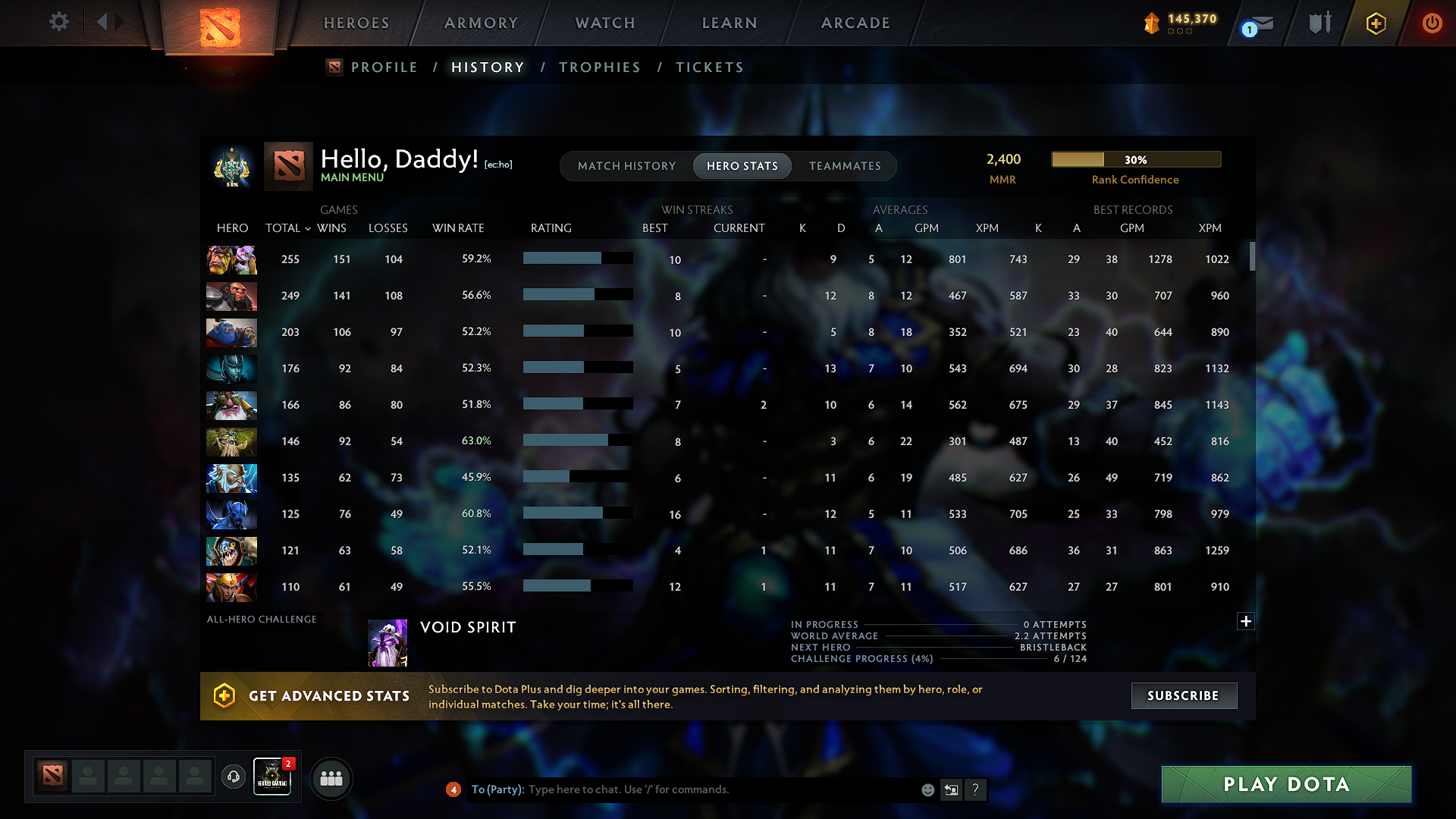The width and height of the screenshot is (1456, 819).
Task: Click the 30% Rank Confidence progress bar
Action: (x=1135, y=159)
